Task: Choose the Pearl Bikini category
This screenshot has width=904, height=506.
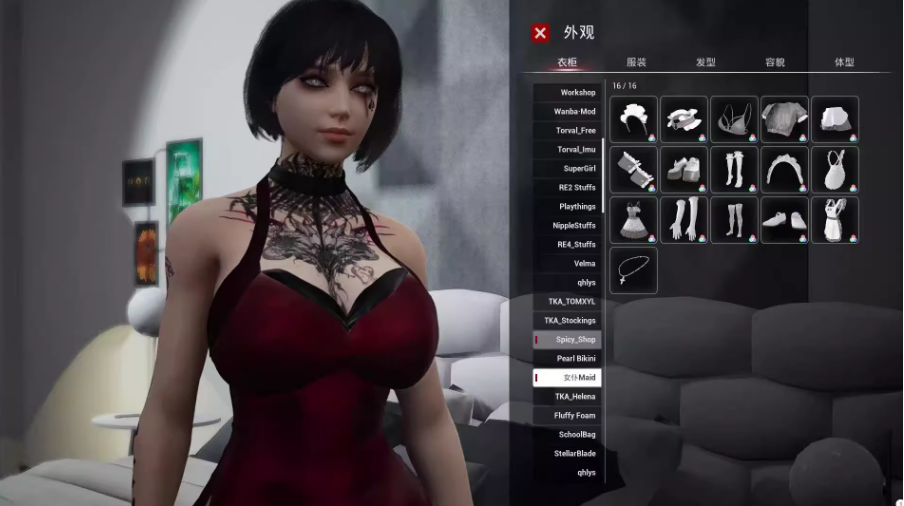Action: pyautogui.click(x=568, y=359)
